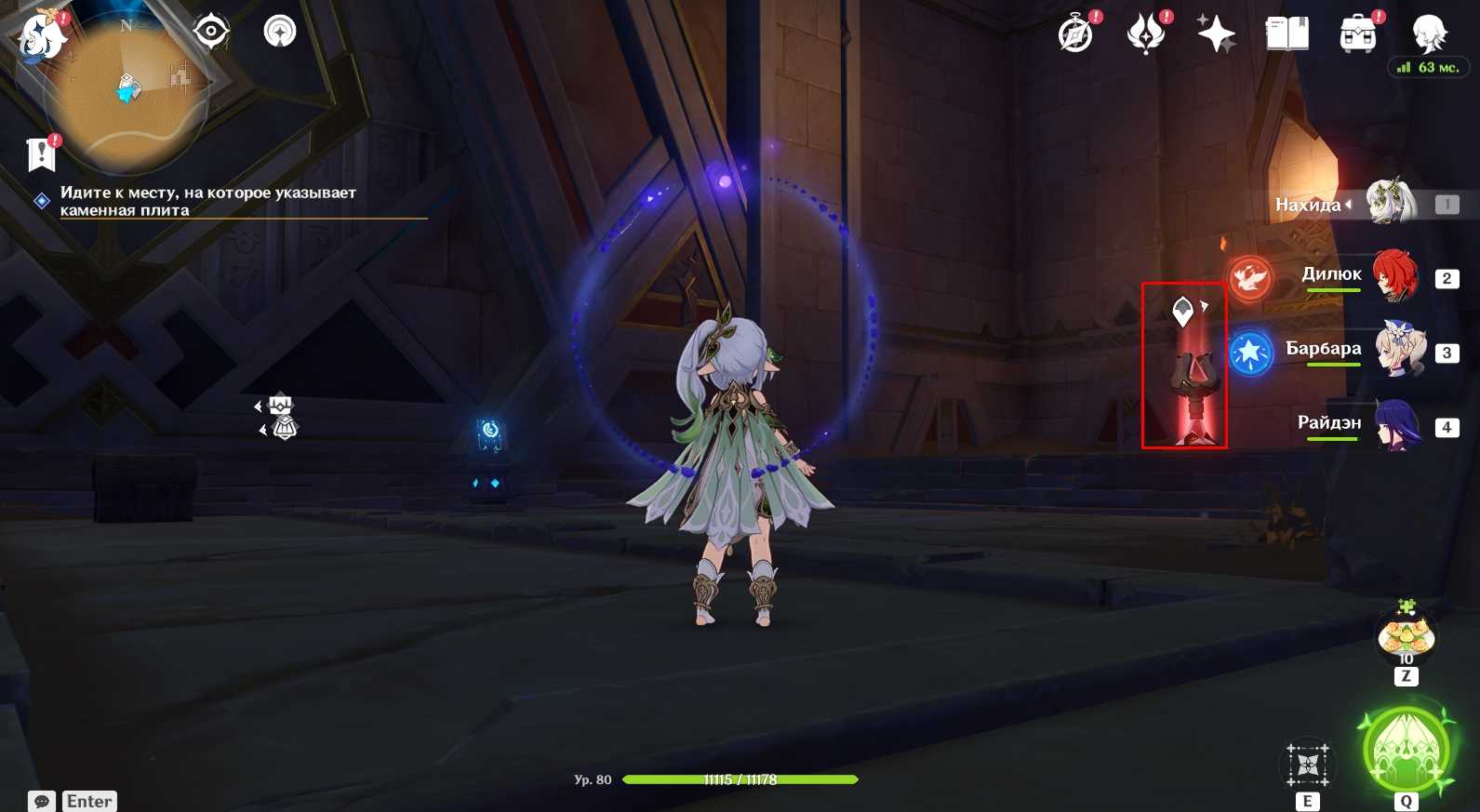Click the round arrow icon right of minimap

point(279,32)
